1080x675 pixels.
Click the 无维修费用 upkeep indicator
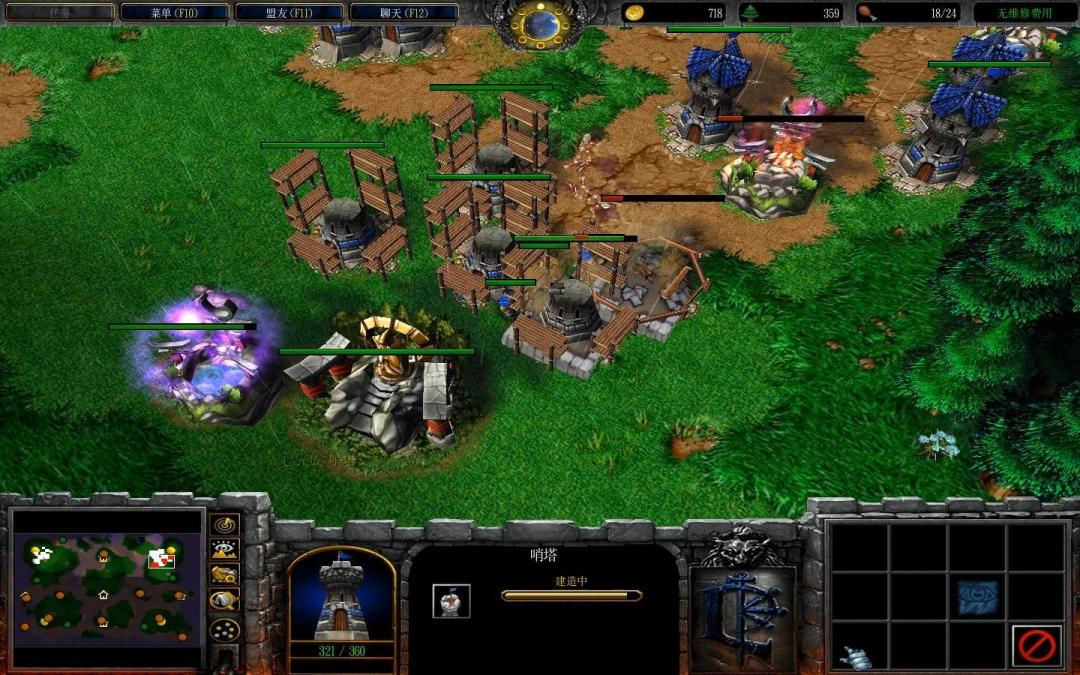[x=1025, y=13]
